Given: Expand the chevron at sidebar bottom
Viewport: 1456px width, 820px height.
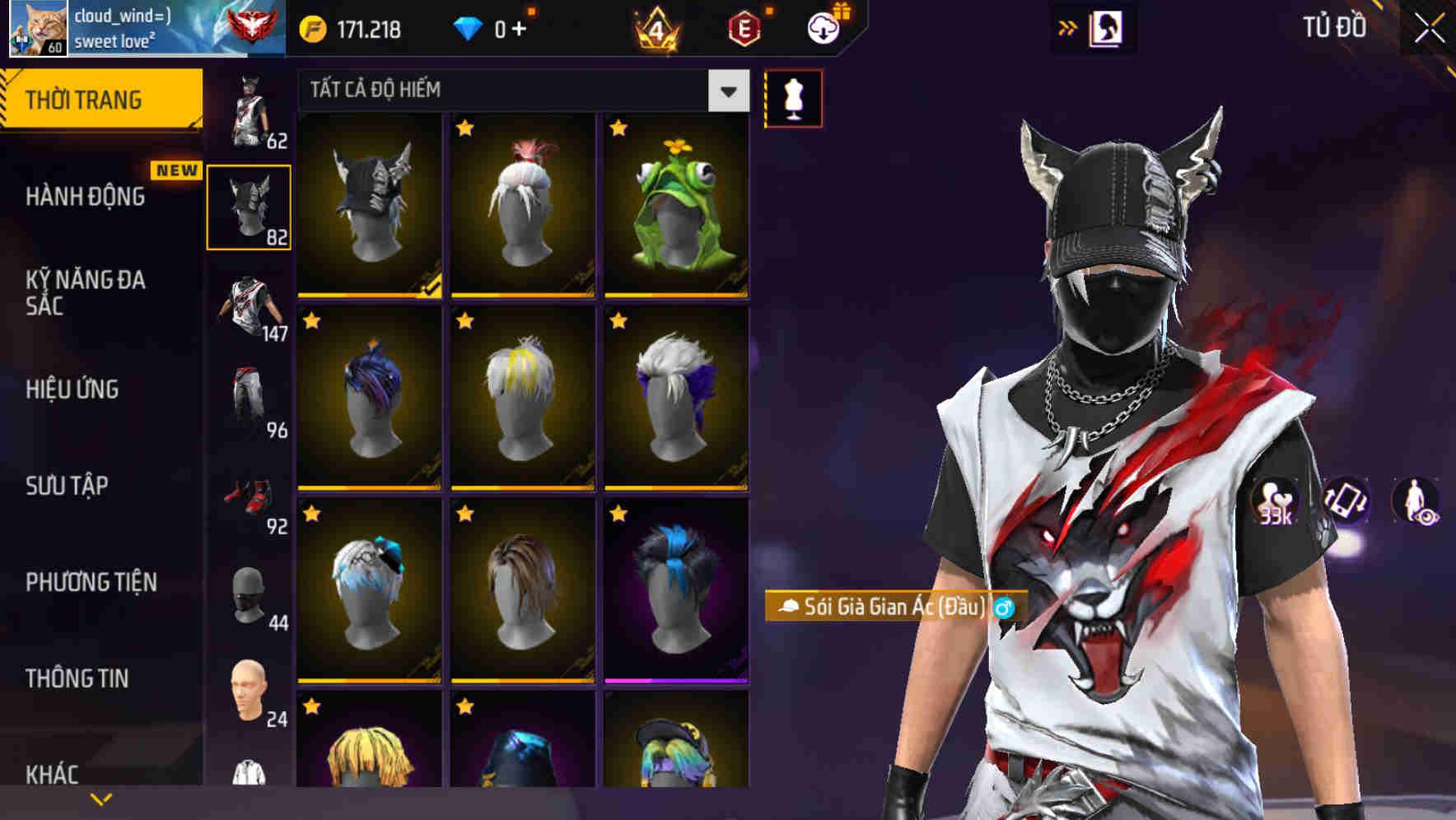Looking at the screenshot, I should point(100,797).
